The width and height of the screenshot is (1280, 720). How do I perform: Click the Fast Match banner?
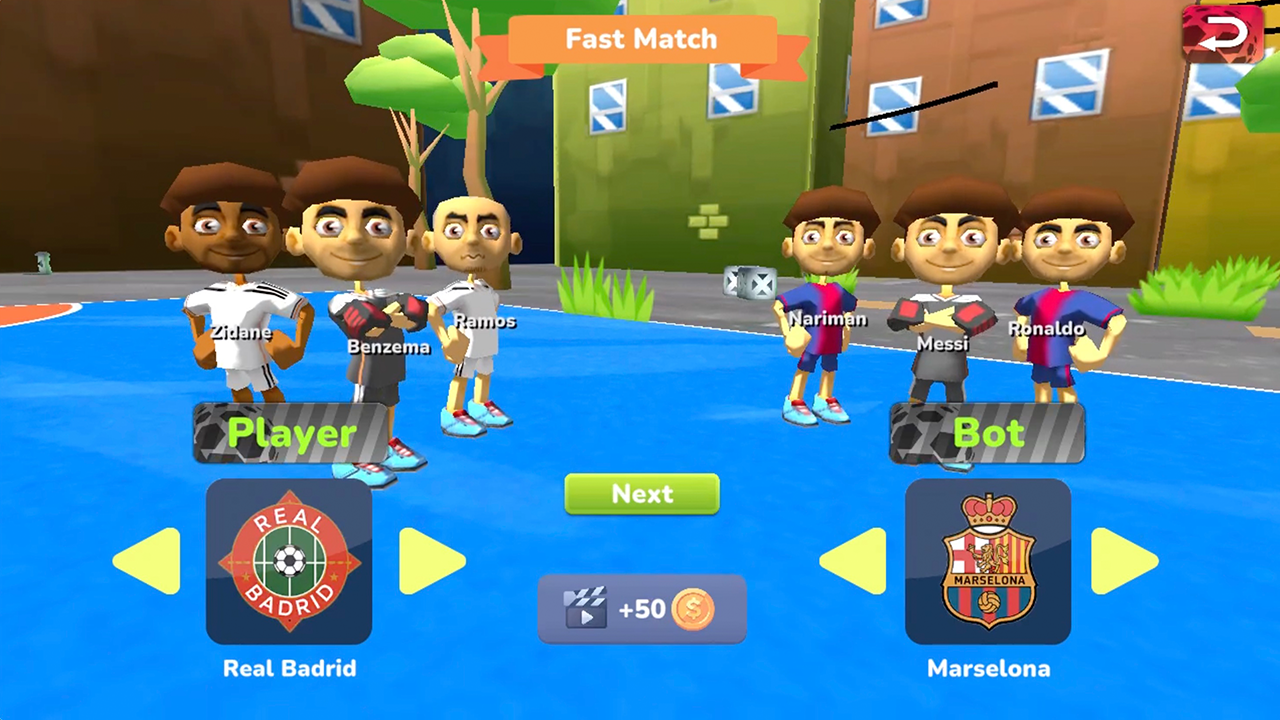tap(641, 40)
